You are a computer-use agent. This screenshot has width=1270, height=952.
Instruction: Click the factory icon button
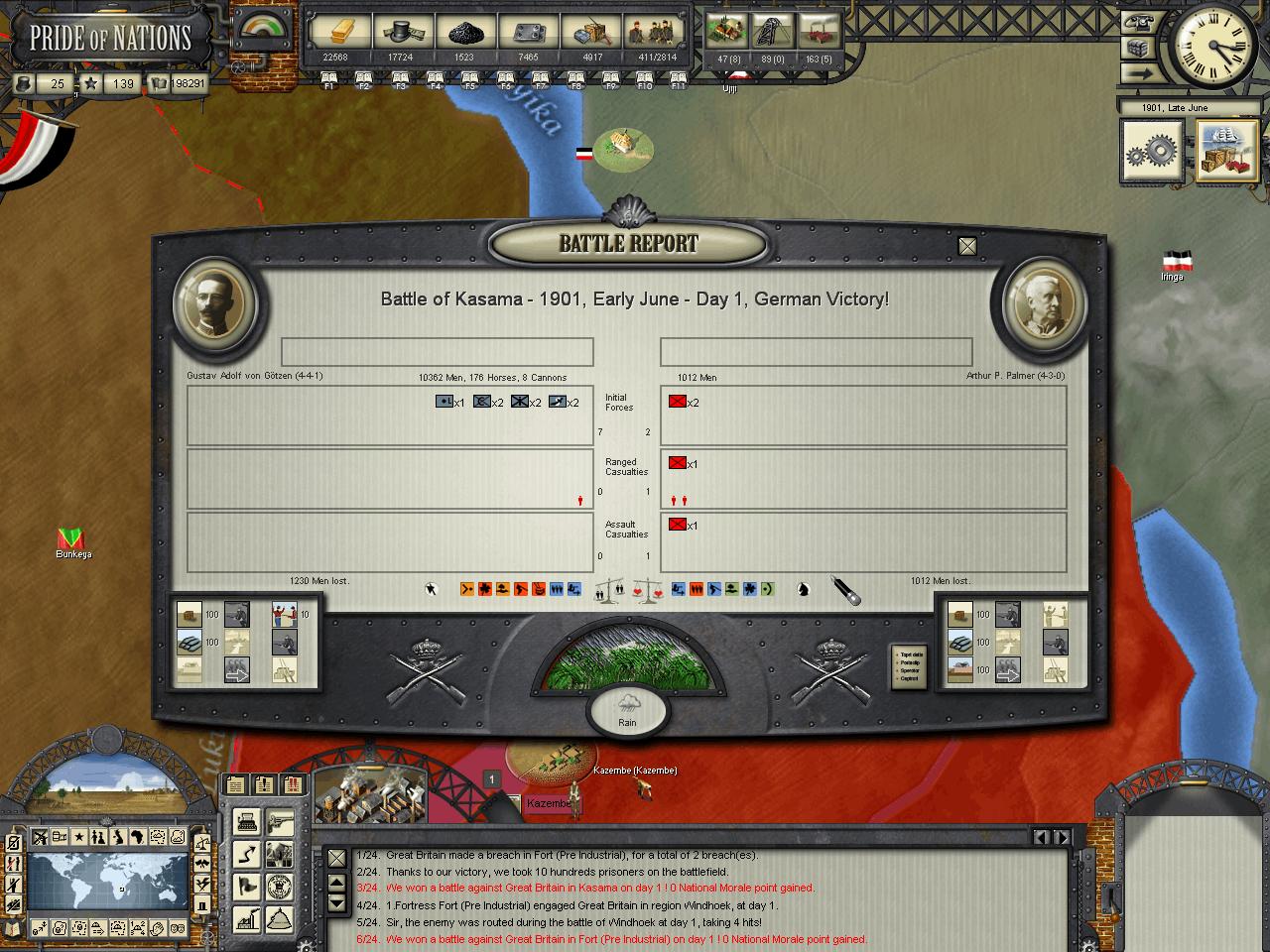point(247,919)
